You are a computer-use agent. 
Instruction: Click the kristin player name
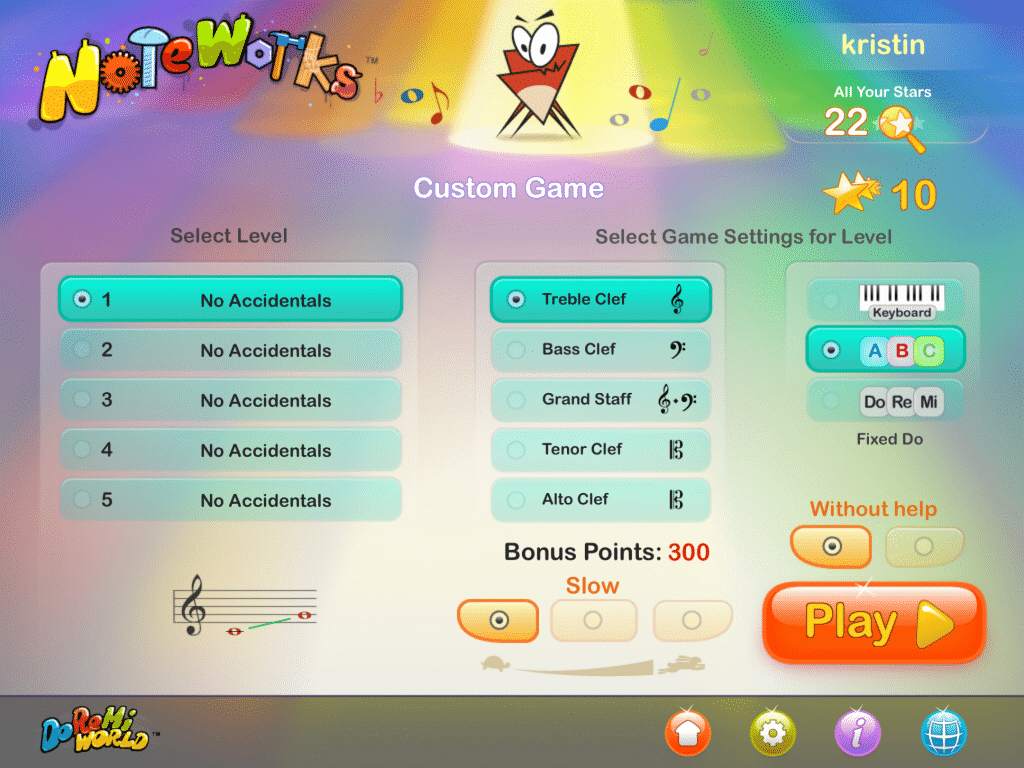[882, 46]
